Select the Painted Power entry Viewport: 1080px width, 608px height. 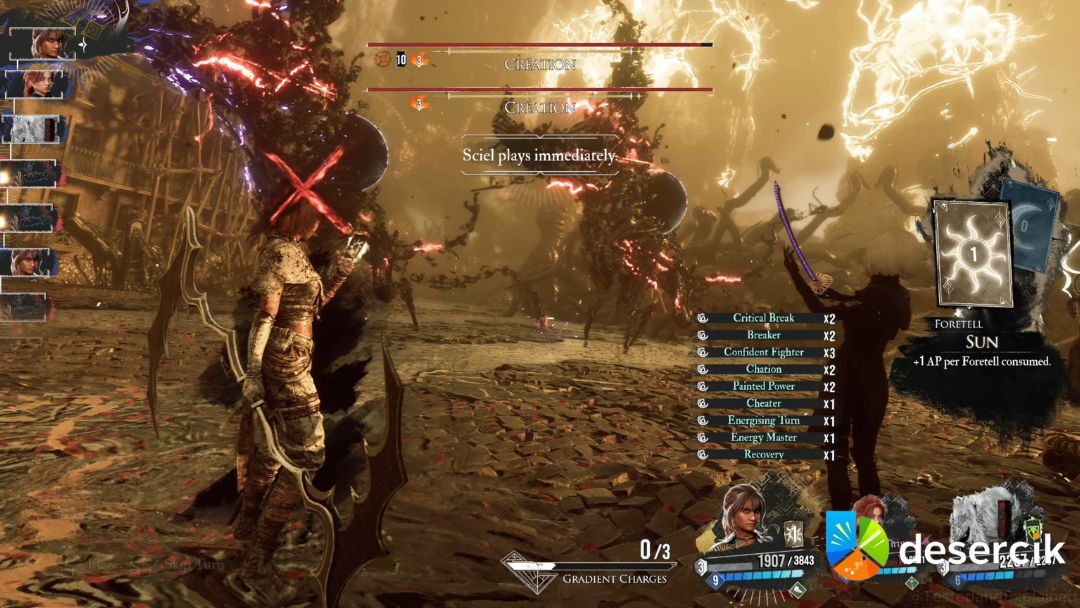click(x=764, y=387)
